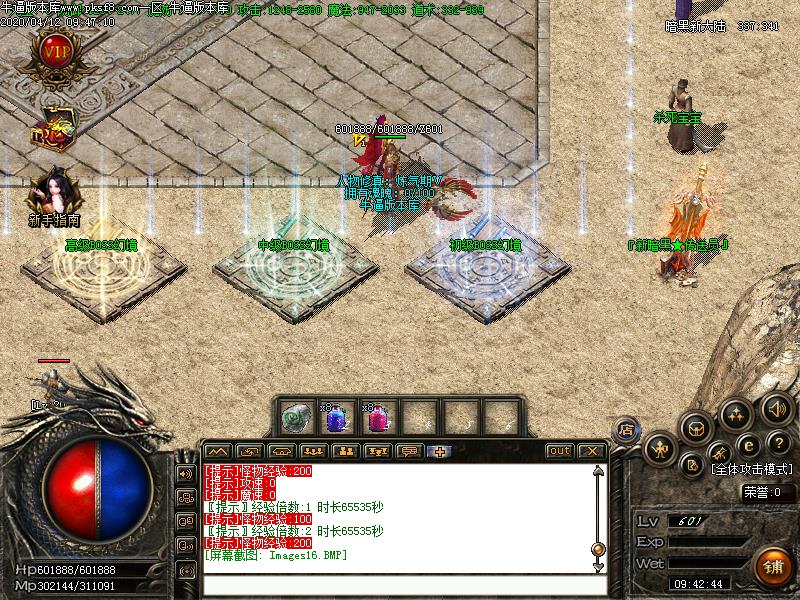Use the red health potion in hotbar
The image size is (800, 600).
tap(377, 416)
